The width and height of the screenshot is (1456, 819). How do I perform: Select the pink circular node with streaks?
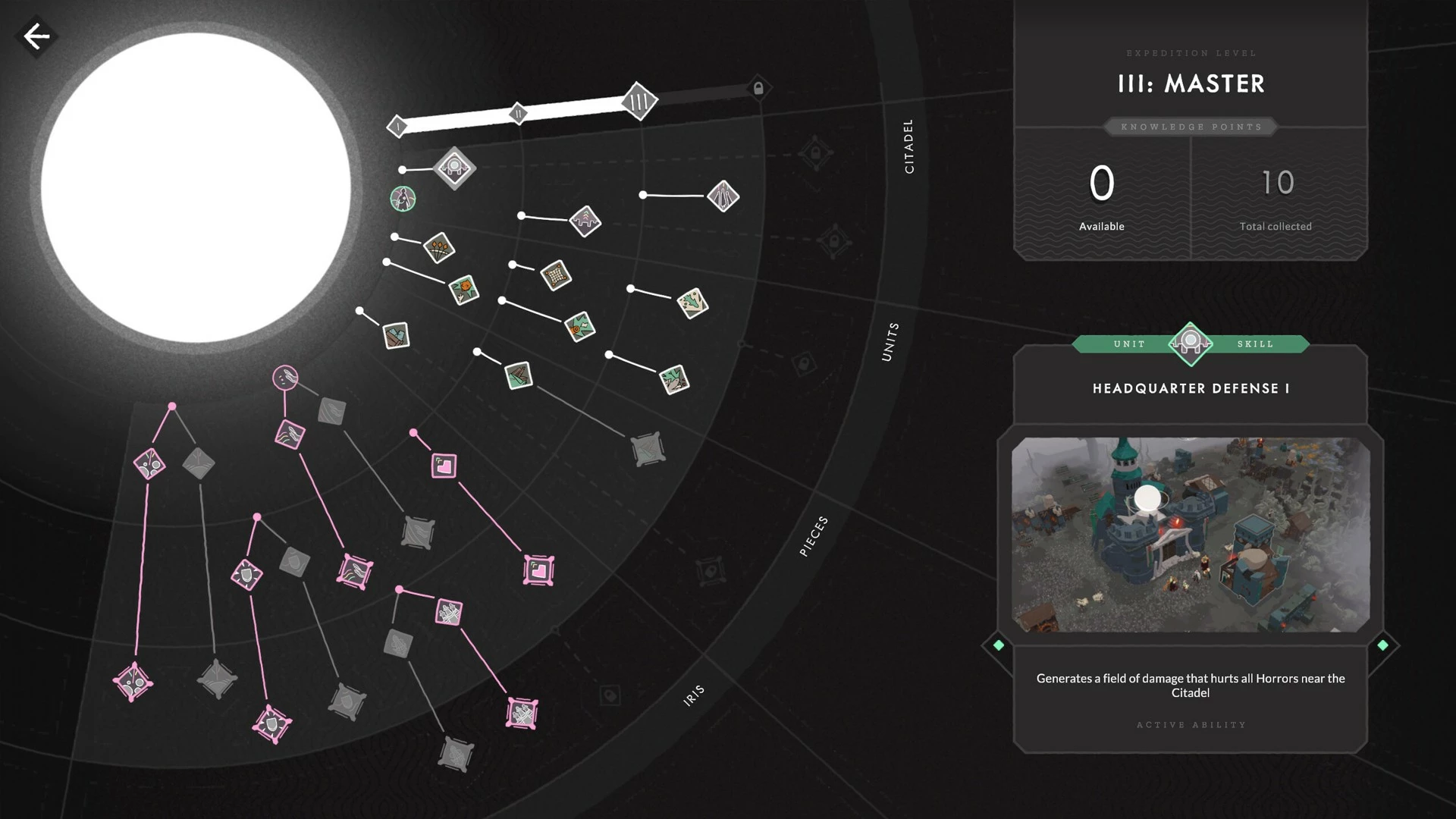point(285,377)
